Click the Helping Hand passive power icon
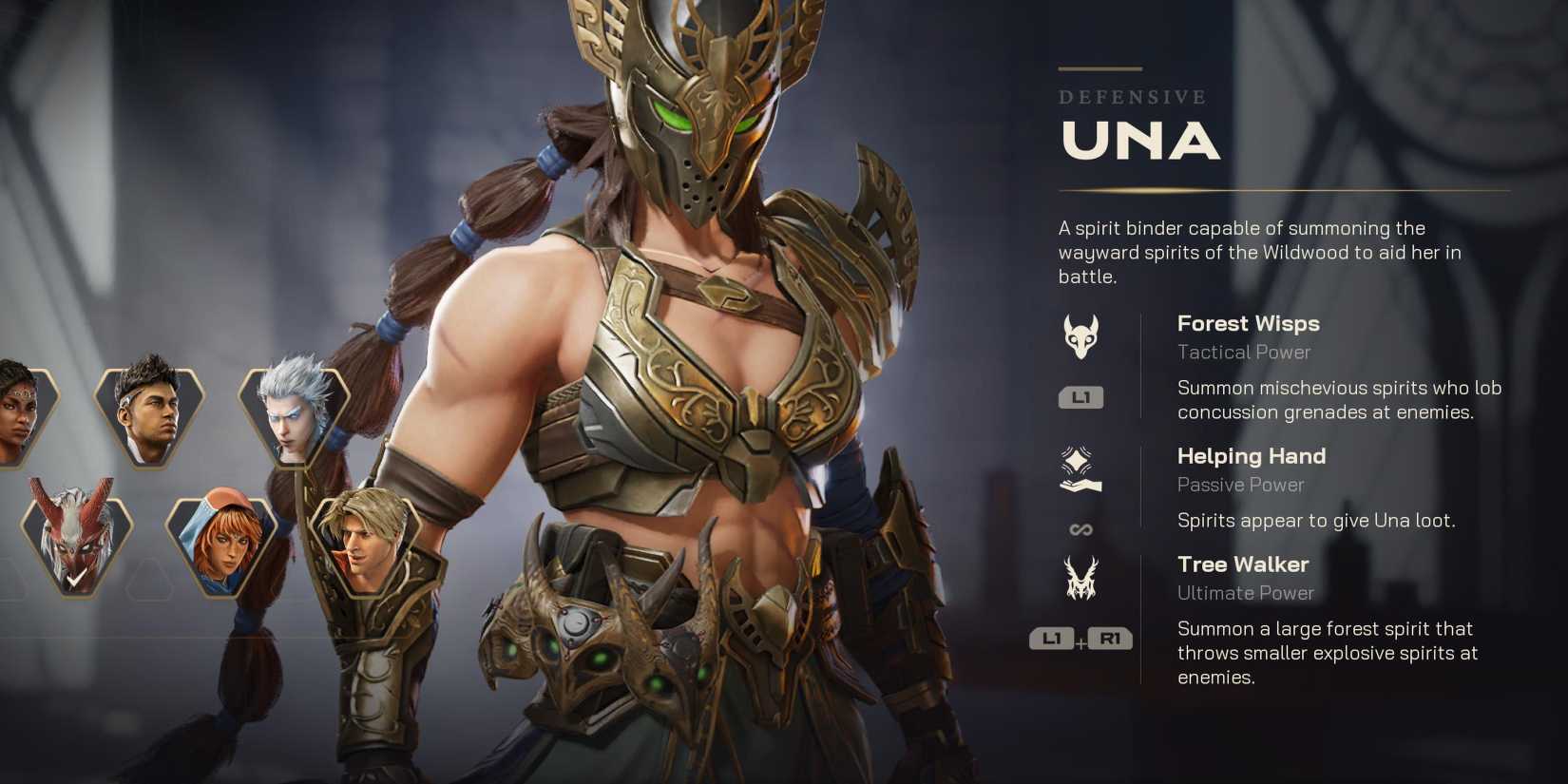 (x=1081, y=468)
